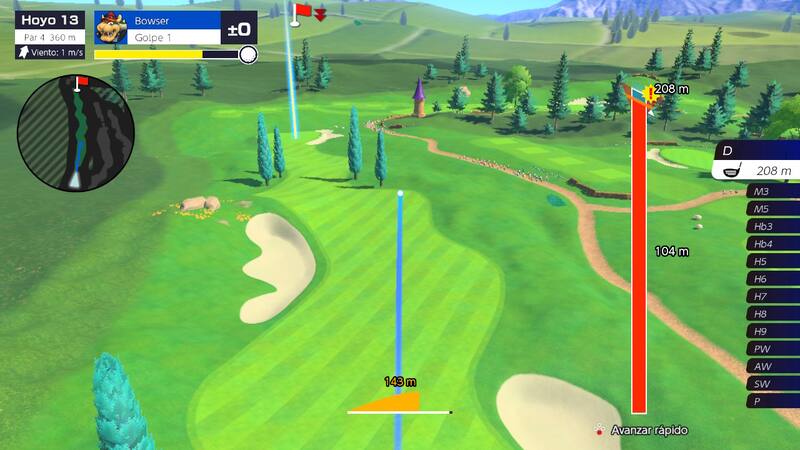Image resolution: width=800 pixels, height=450 pixels.
Task: Select the Hb4 hybrid club
Action: pos(772,244)
